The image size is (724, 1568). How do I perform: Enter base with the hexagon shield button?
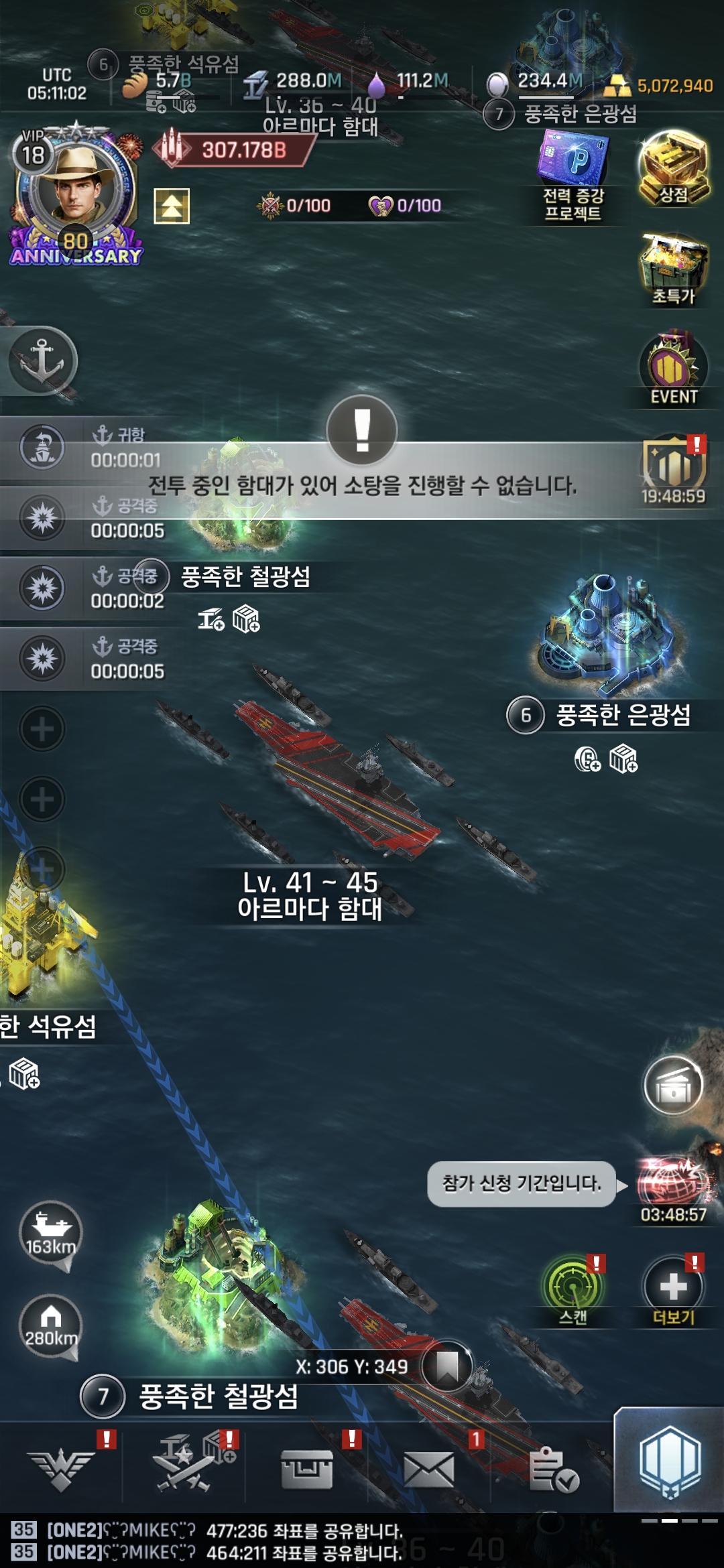[669, 1461]
